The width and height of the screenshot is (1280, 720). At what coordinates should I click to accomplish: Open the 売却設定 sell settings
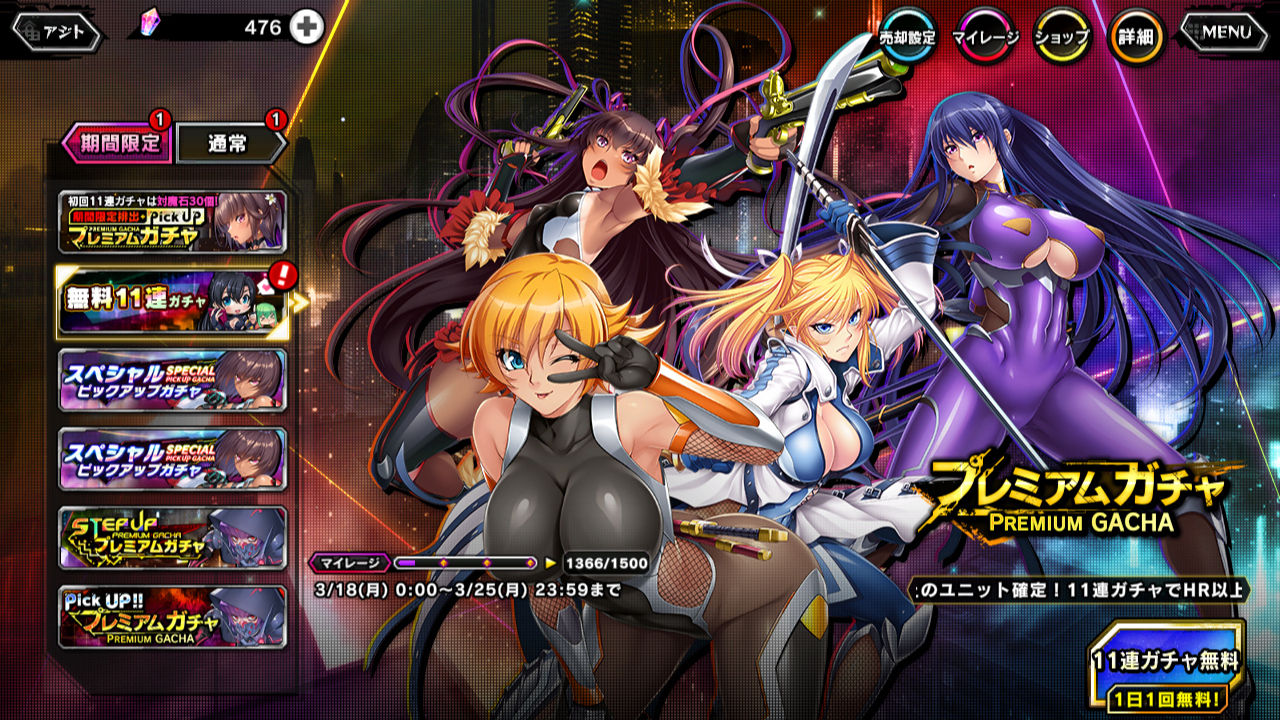click(x=907, y=36)
